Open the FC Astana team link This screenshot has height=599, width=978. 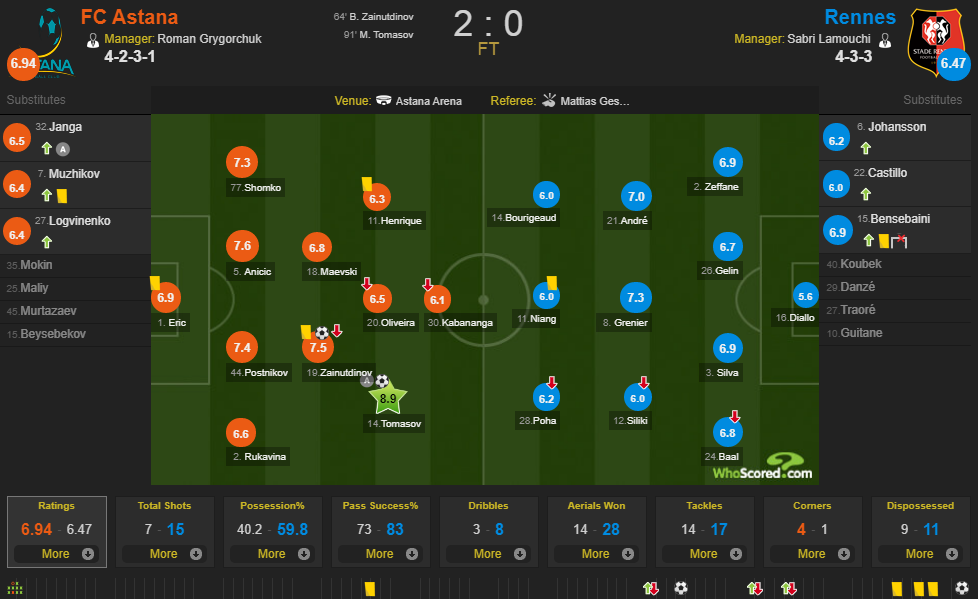tap(129, 17)
